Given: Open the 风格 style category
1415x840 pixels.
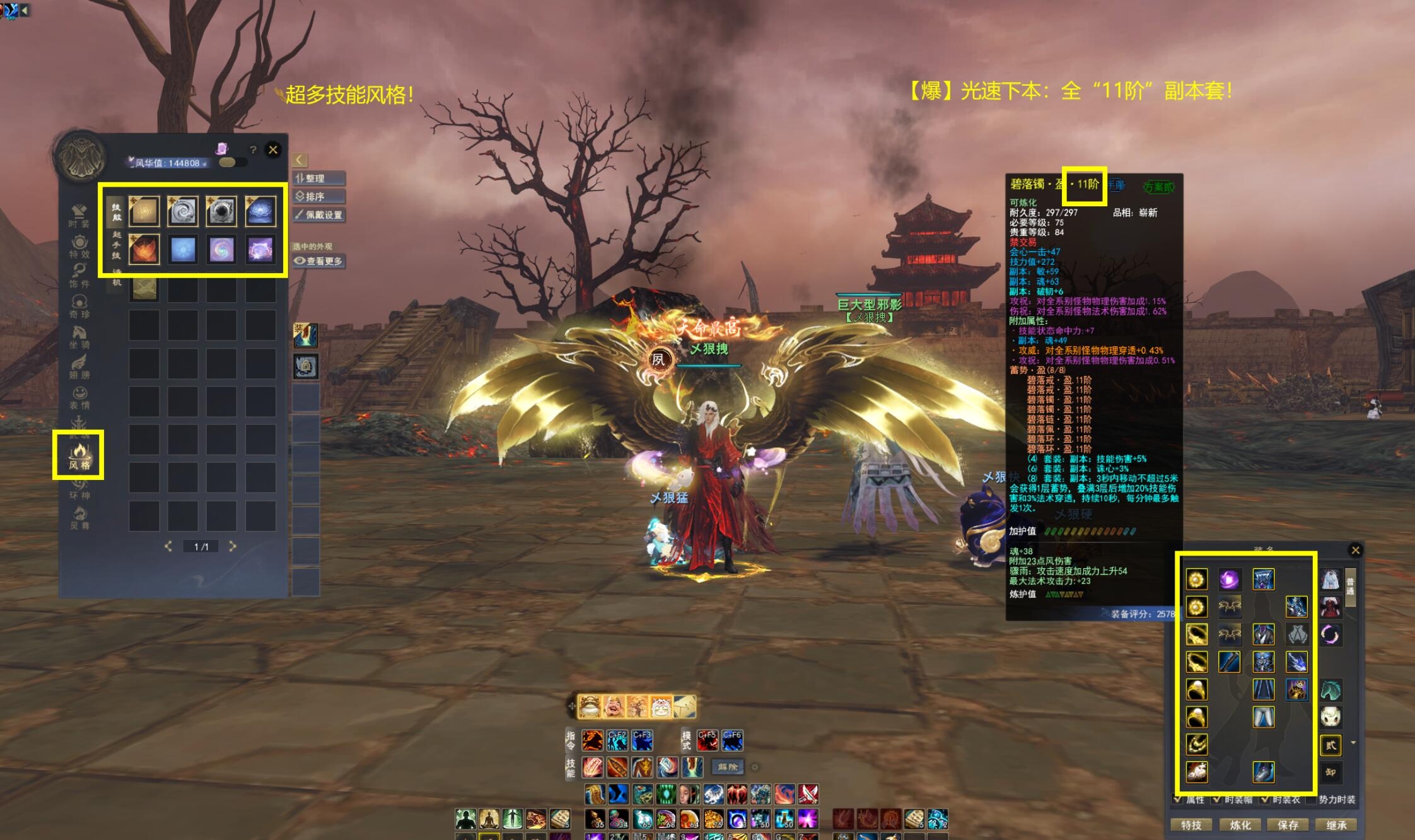Looking at the screenshot, I should [79, 455].
